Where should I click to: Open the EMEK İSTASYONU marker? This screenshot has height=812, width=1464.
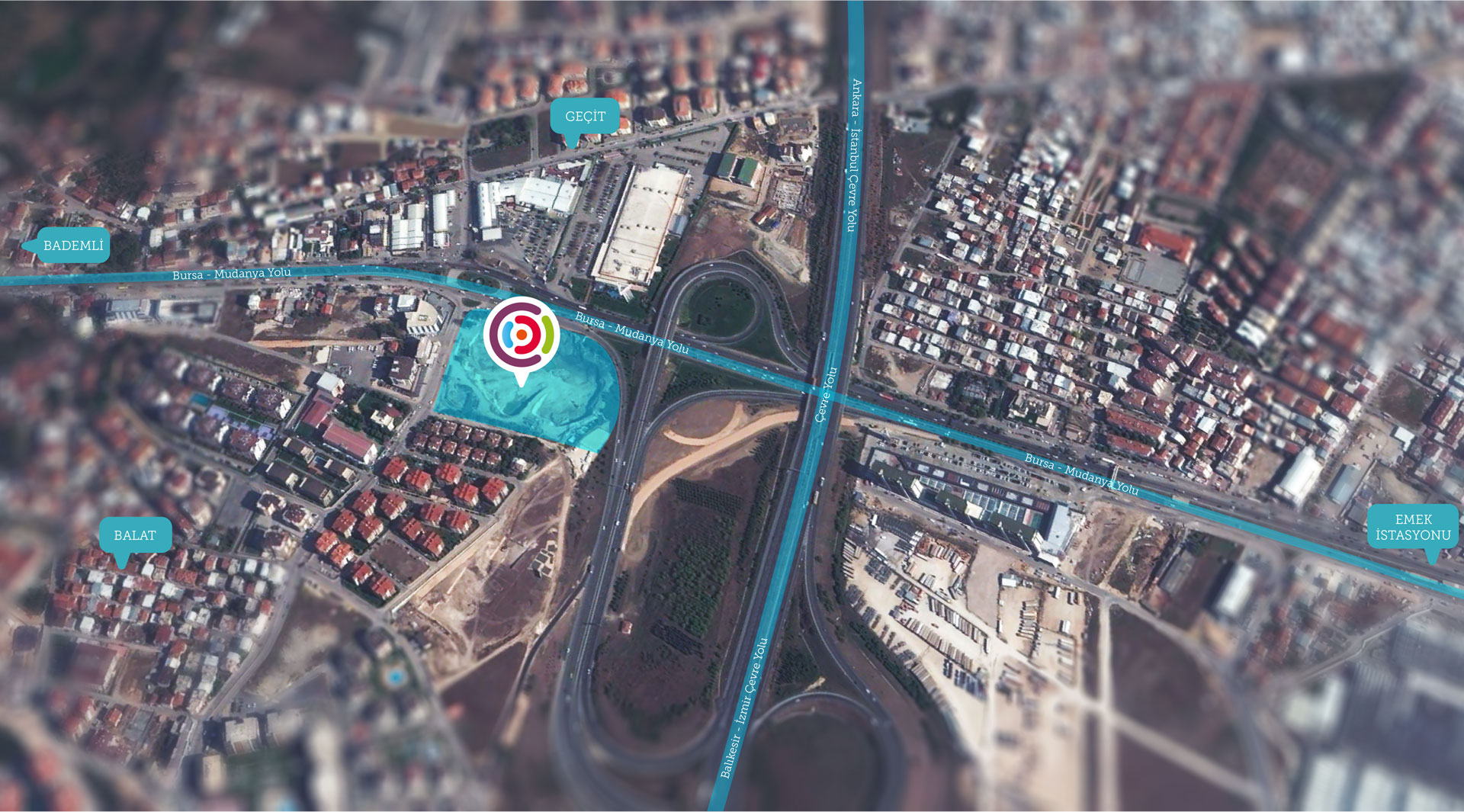coord(1413,527)
